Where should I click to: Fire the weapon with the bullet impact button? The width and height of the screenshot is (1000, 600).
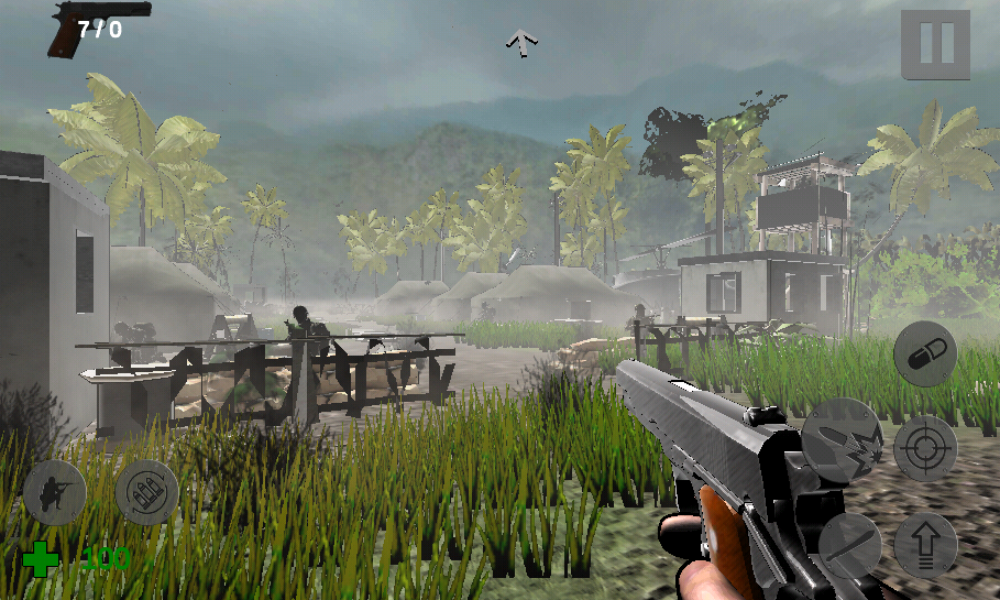pos(842,440)
